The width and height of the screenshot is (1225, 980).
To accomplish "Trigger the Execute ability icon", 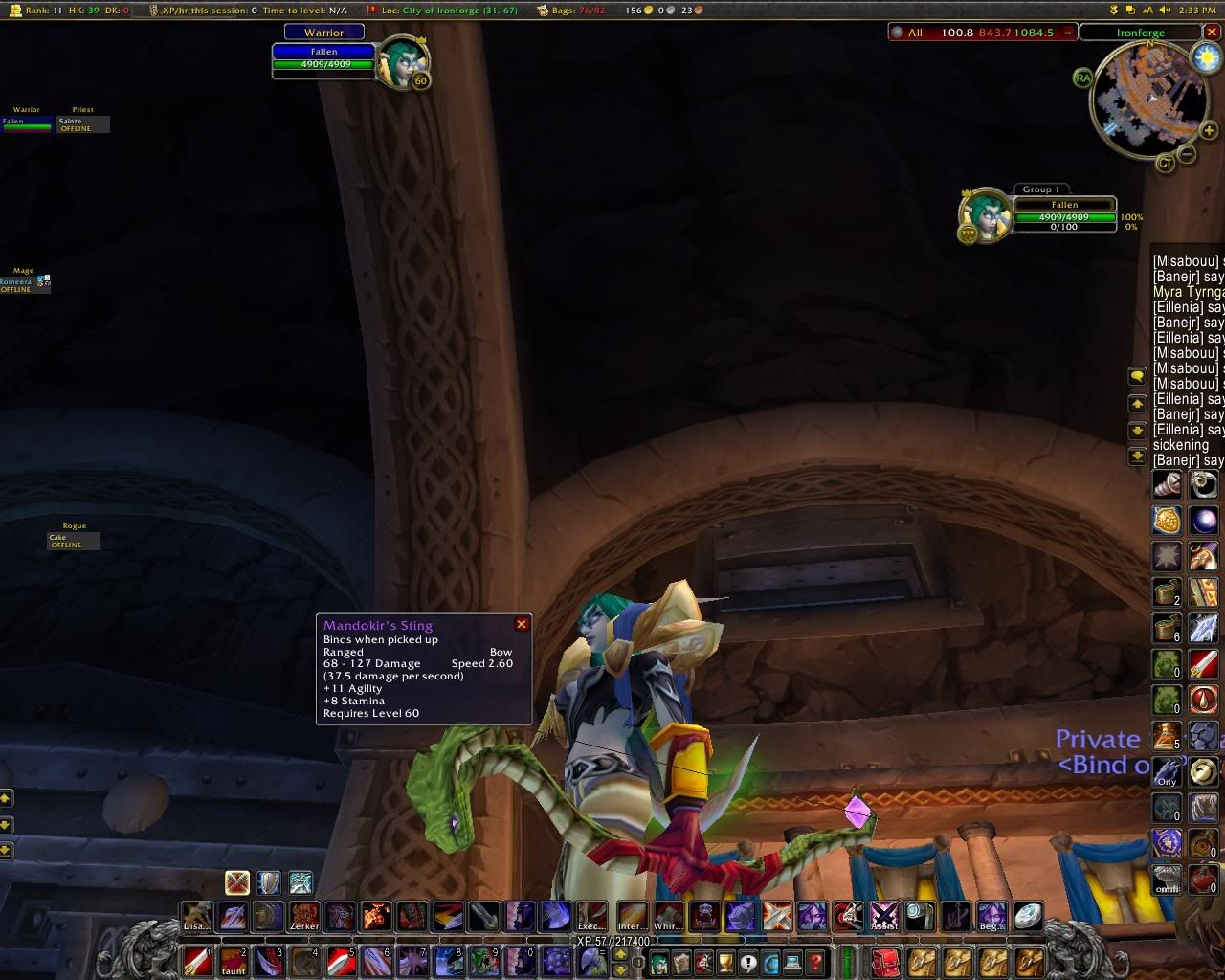I will point(591,916).
